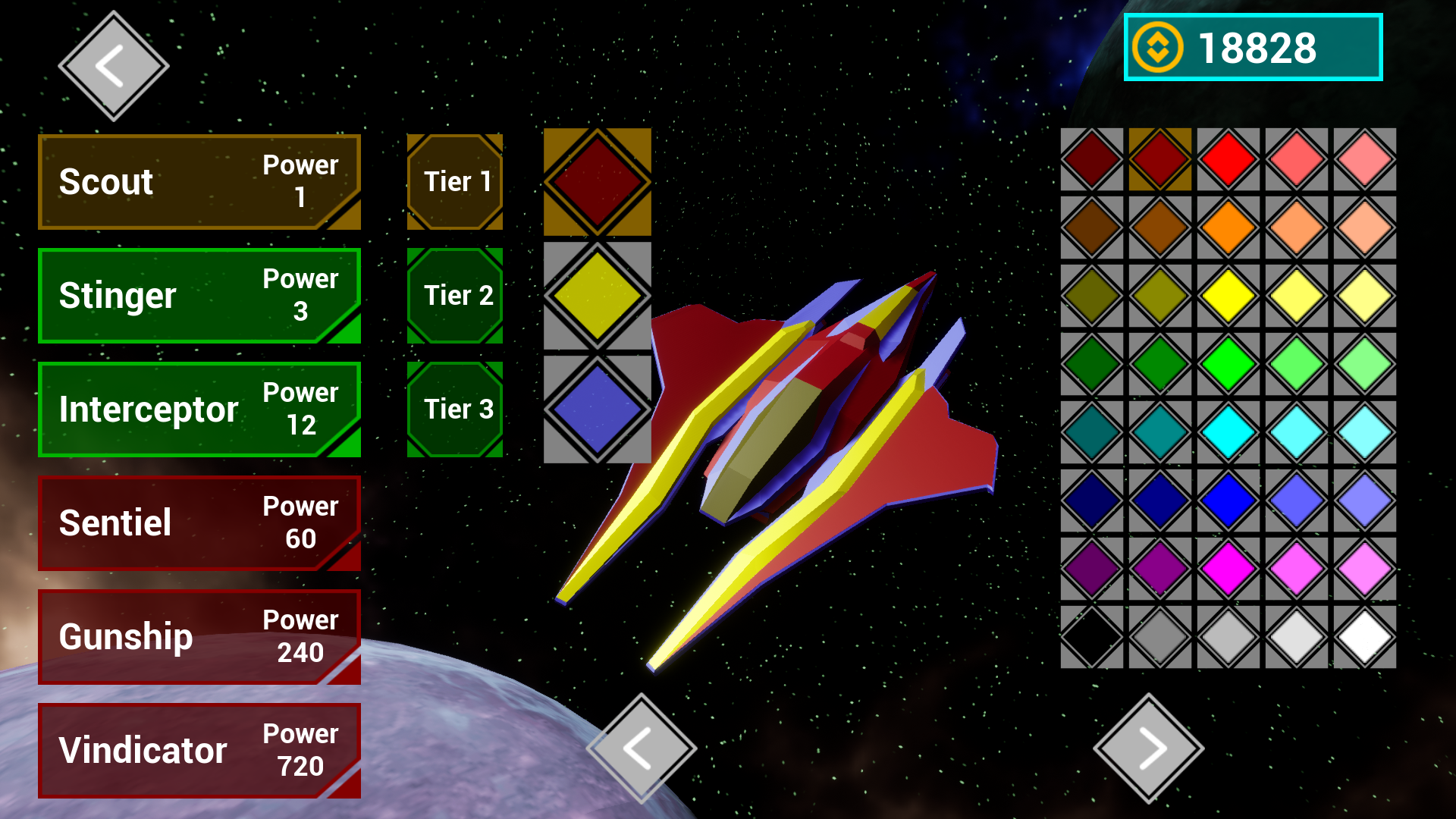This screenshot has height=819, width=1456.
Task: Pick the bright yellow color swatch
Action: [1228, 296]
